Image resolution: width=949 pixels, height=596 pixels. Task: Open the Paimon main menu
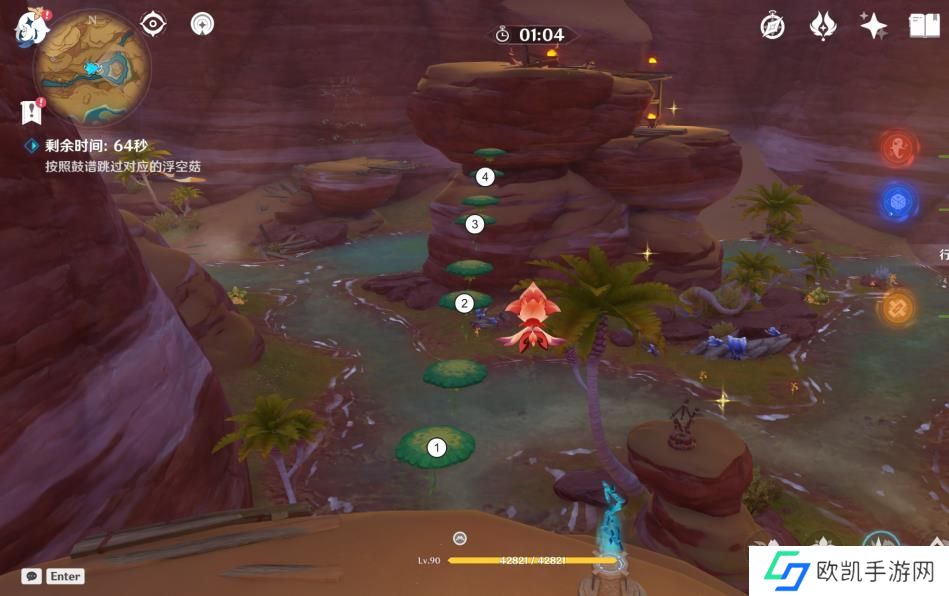32,27
